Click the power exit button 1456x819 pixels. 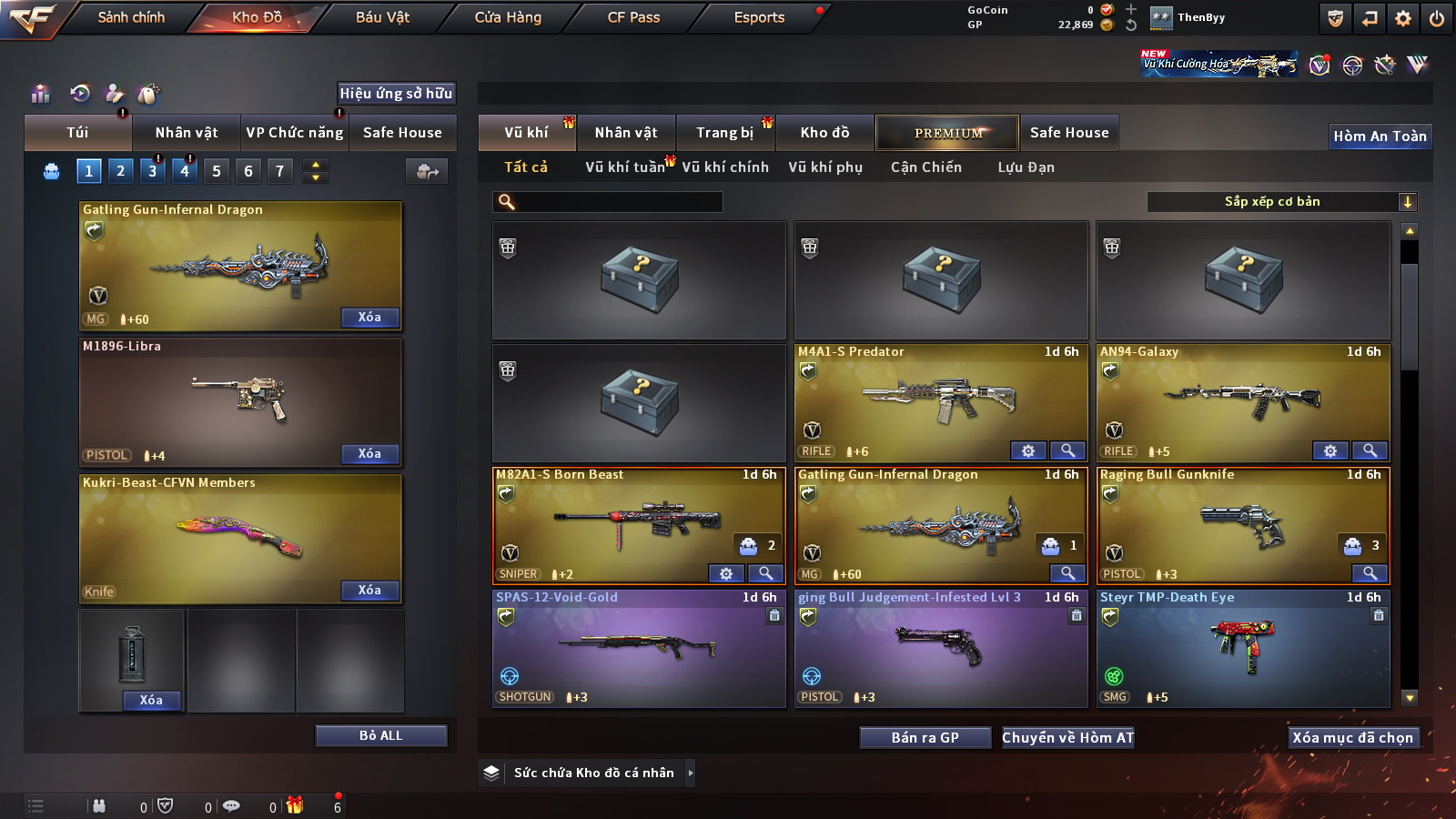pos(1437,18)
